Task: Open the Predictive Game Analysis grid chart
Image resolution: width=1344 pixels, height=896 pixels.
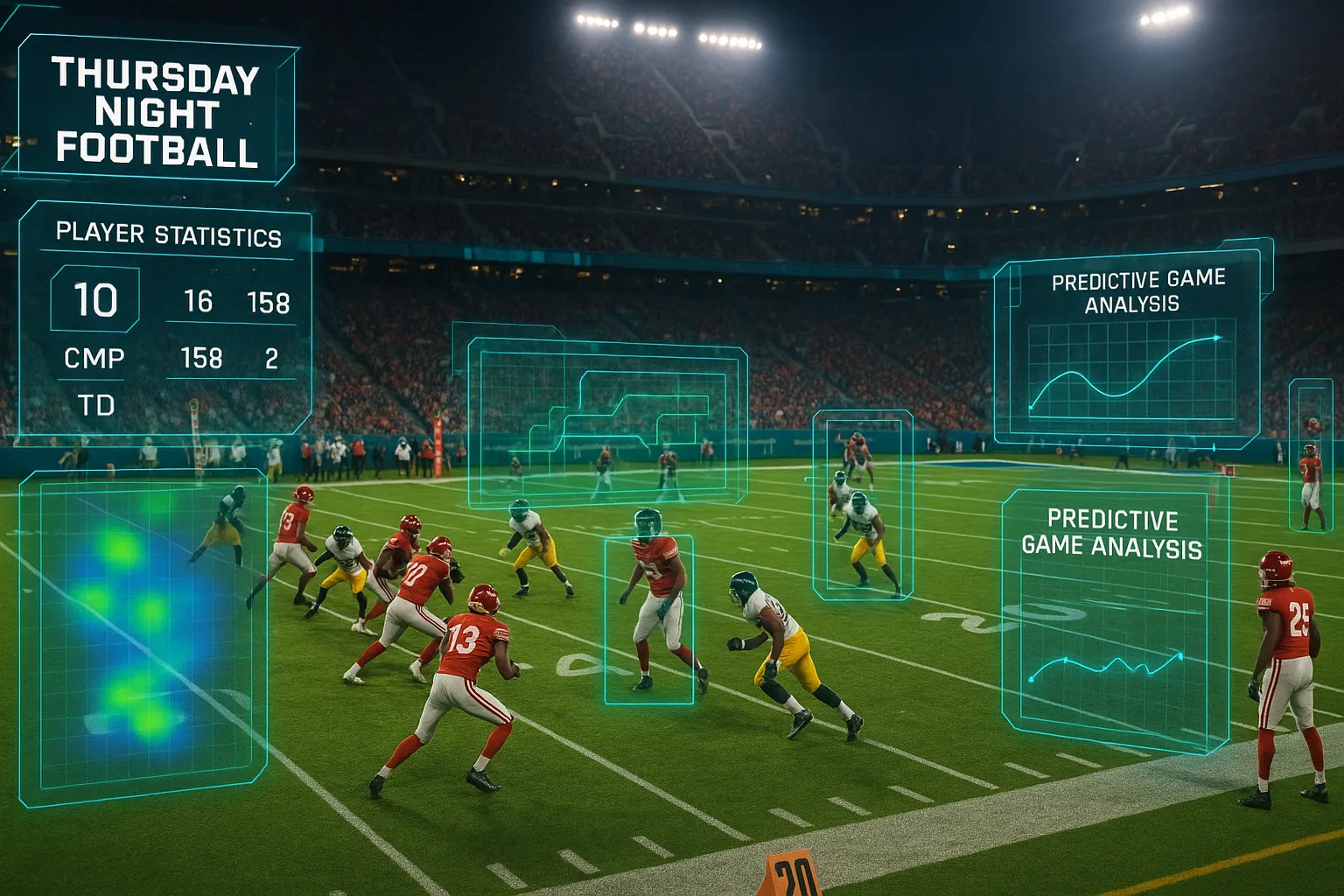Action: click(x=1130, y=366)
